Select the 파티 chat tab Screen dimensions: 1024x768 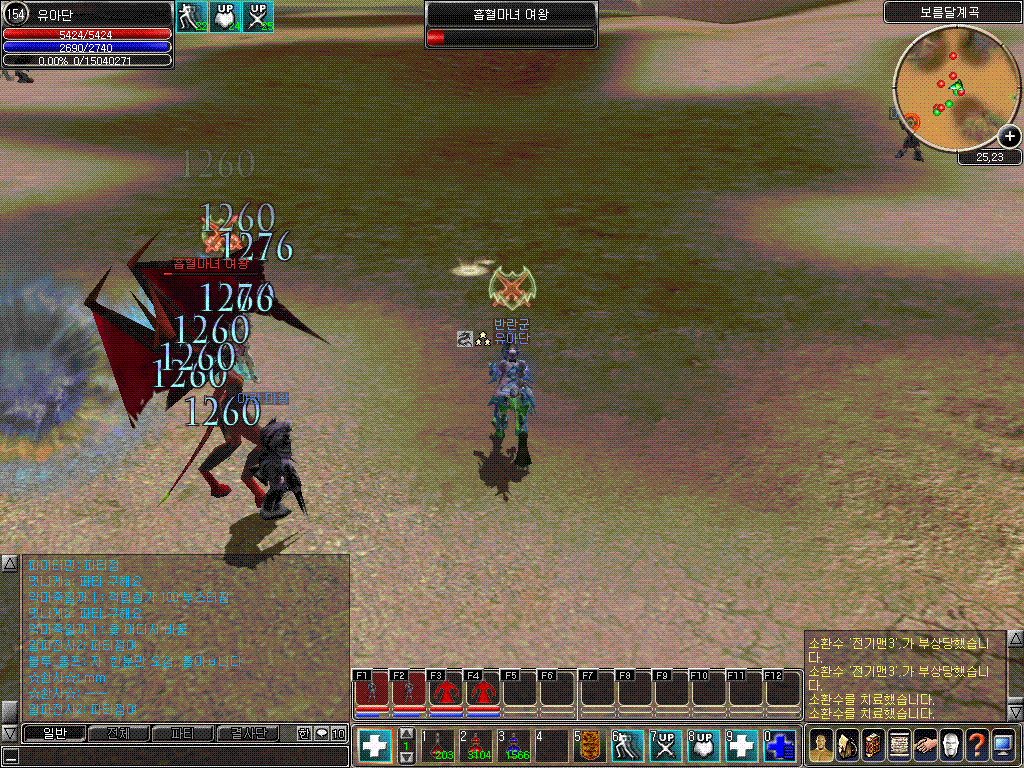click(x=182, y=733)
